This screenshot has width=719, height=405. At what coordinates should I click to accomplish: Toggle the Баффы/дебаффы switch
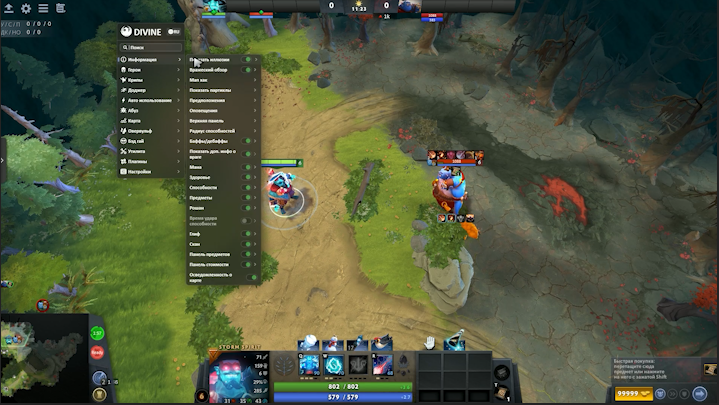(248, 141)
